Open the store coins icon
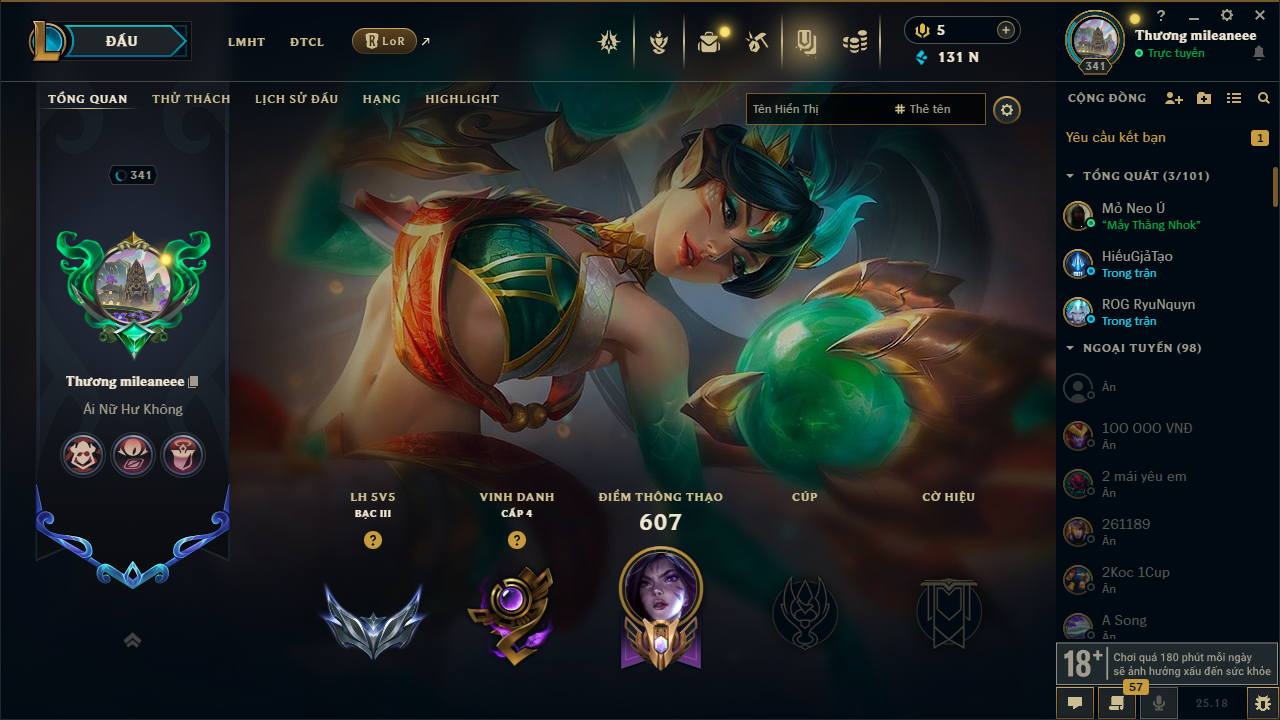1280x720 pixels. coord(854,42)
